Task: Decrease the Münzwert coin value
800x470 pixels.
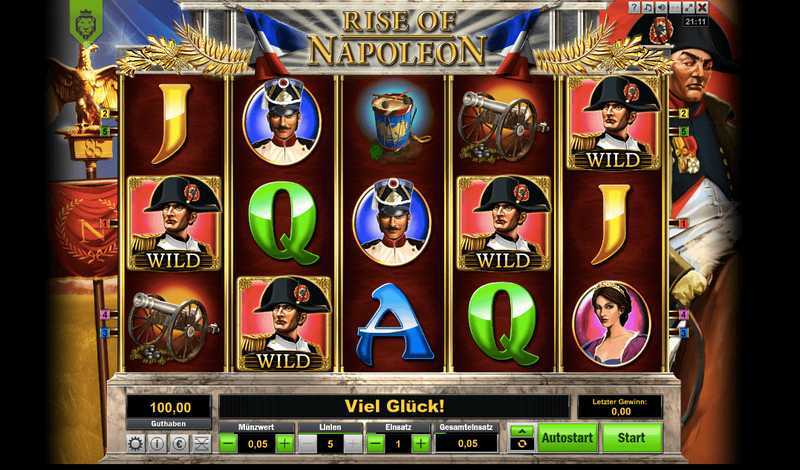Action: click(228, 443)
